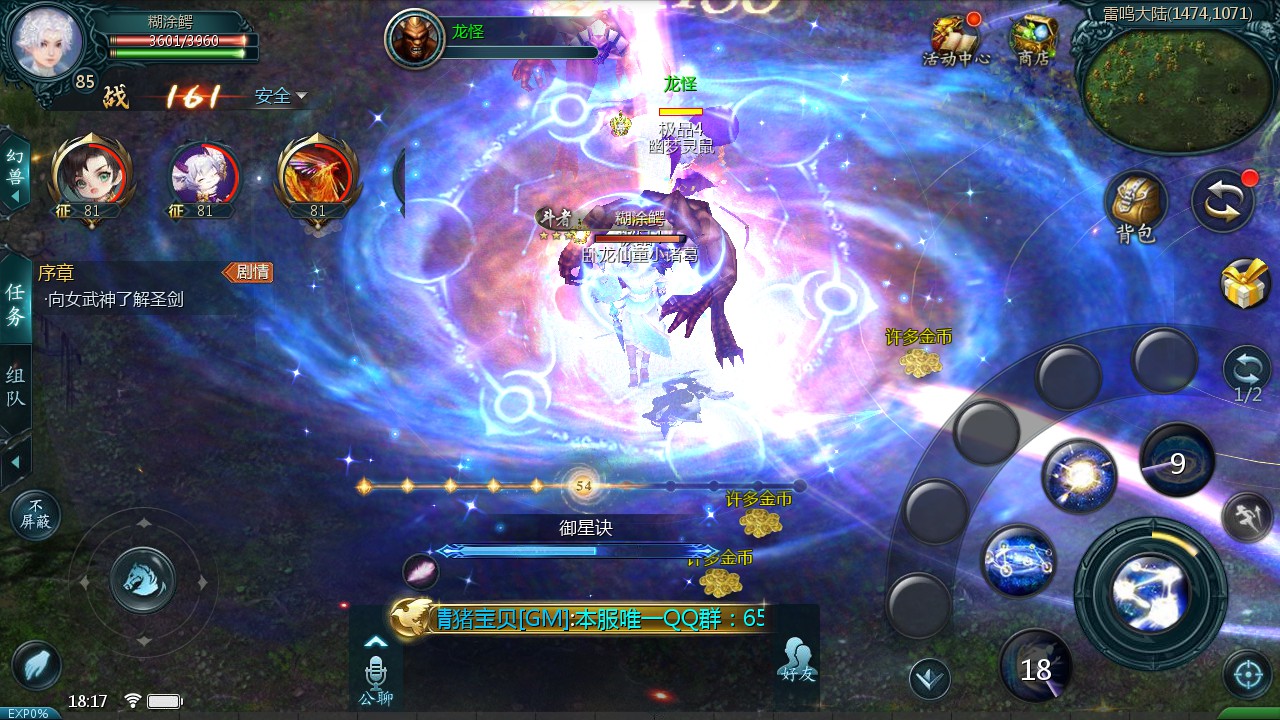1280x720 pixels.
Task: Select the phoenix pet portrait
Action: coord(317,172)
